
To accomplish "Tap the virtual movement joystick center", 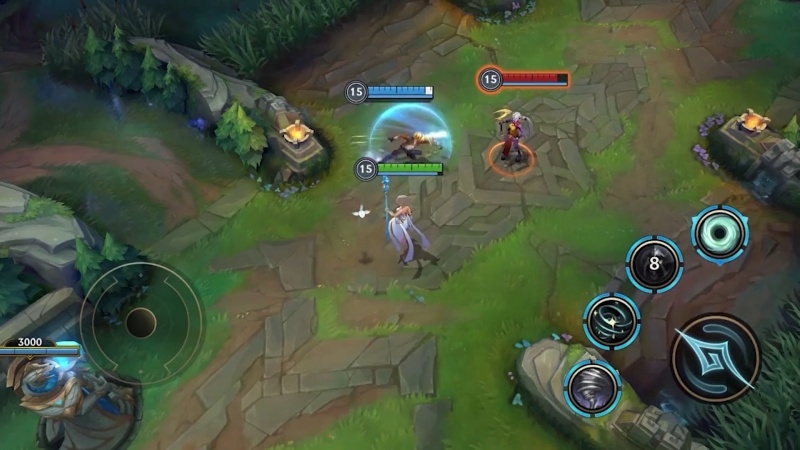I will click(x=140, y=322).
